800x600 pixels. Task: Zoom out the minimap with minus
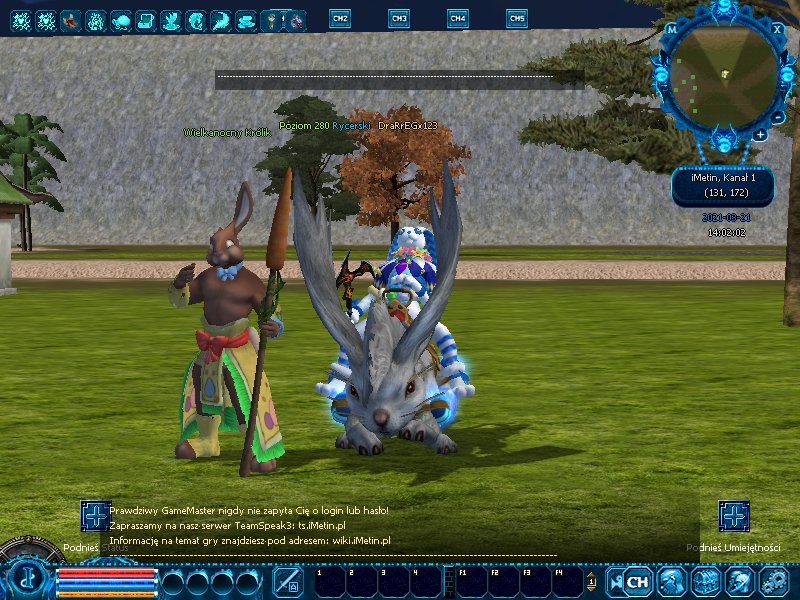[x=760, y=134]
